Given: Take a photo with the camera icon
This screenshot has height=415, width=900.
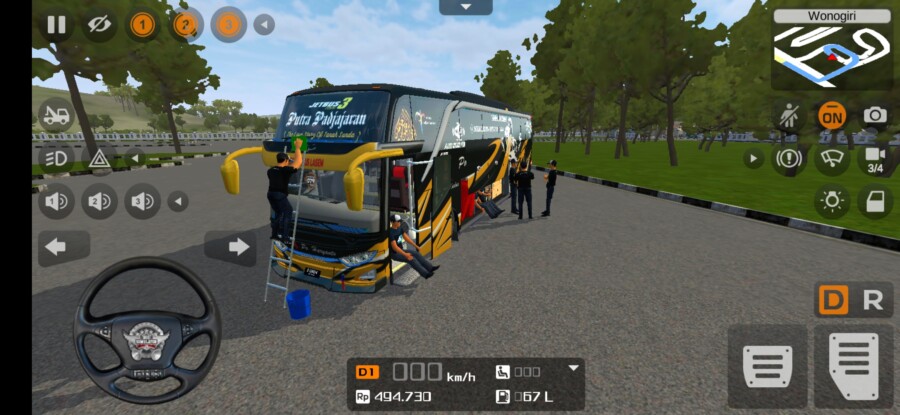Looking at the screenshot, I should (x=875, y=115).
